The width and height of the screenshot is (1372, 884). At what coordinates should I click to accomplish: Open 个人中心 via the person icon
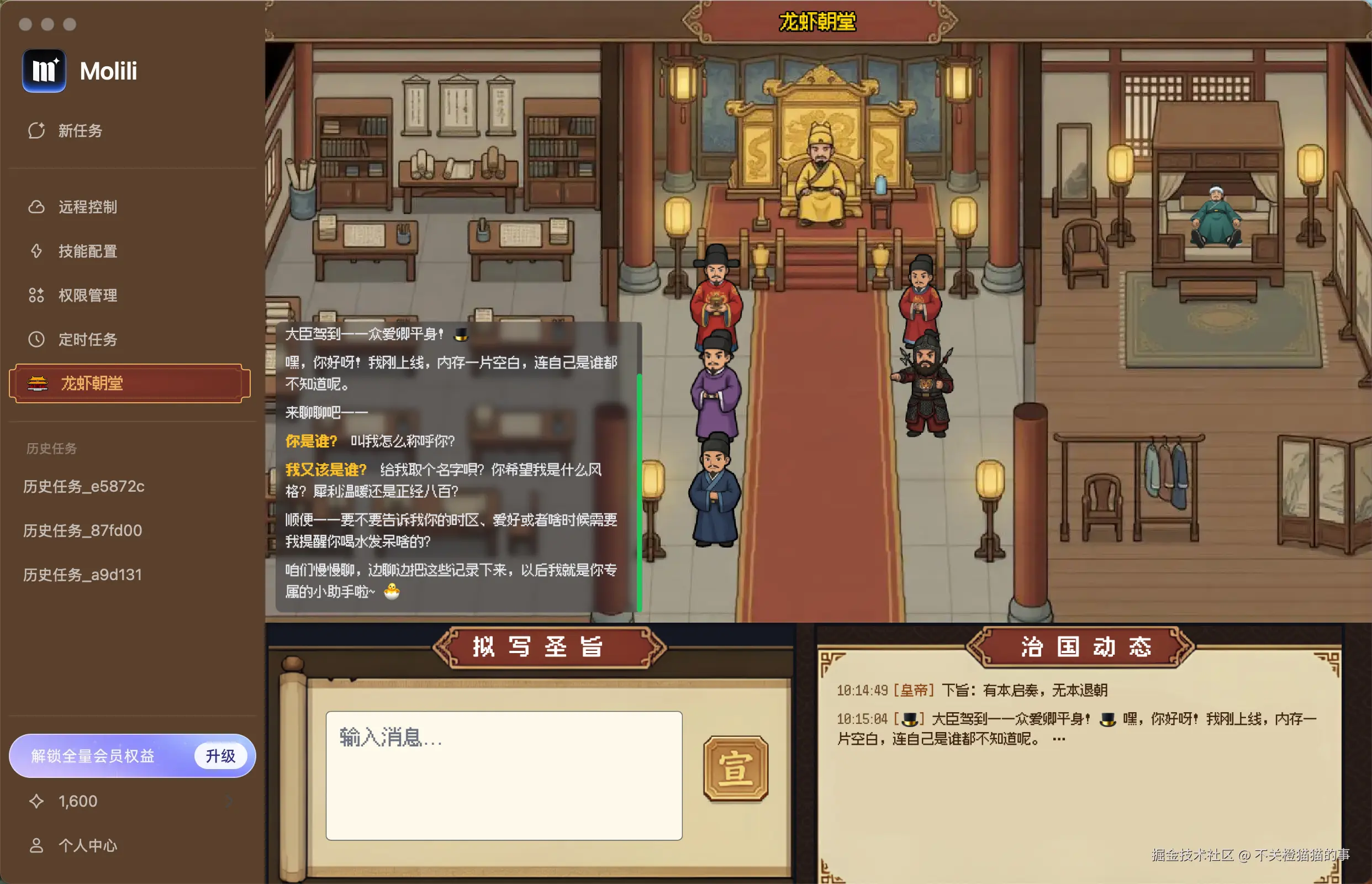click(36, 844)
